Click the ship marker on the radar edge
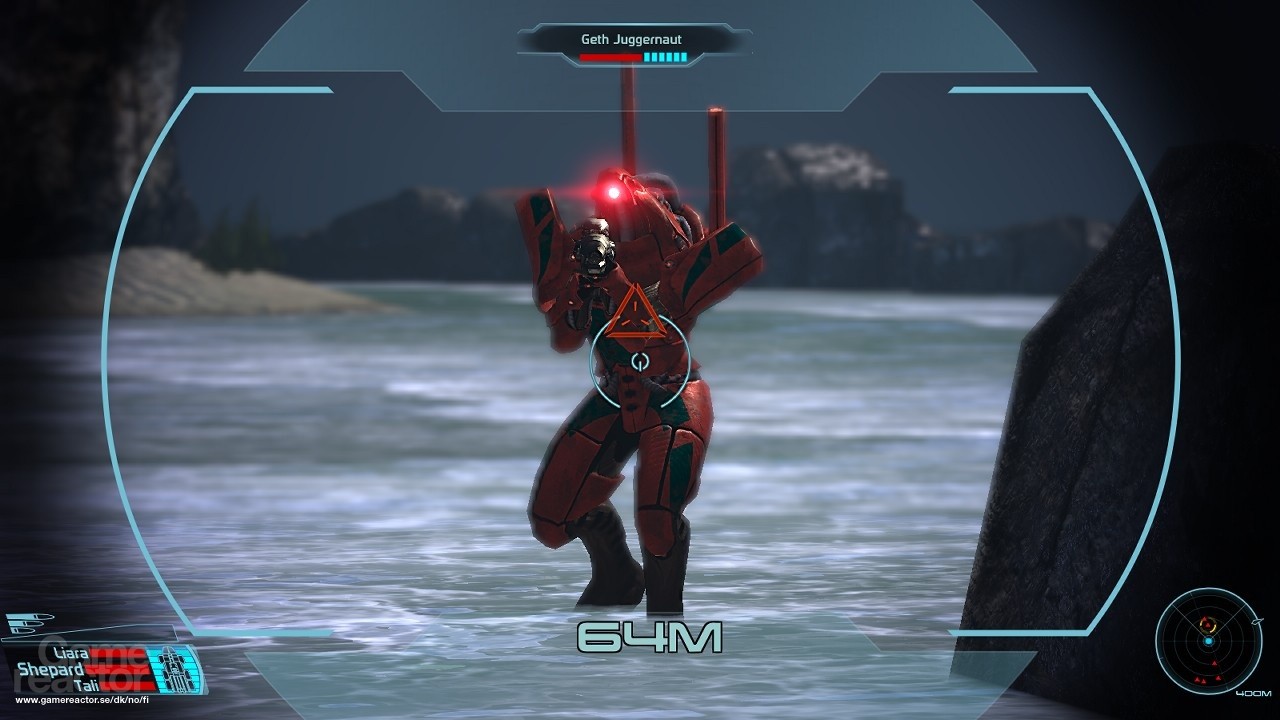1280x720 pixels. (1257, 622)
